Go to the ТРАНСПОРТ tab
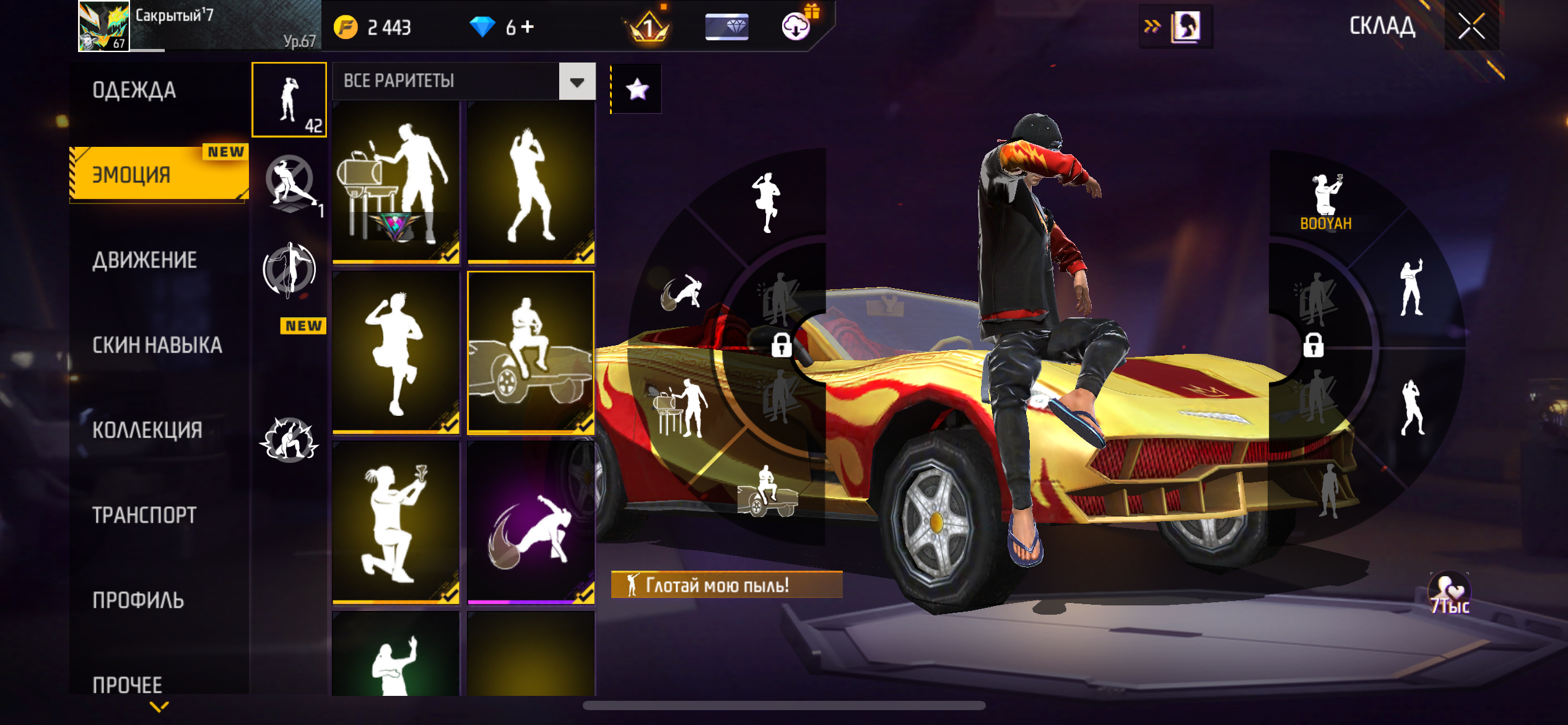 tap(144, 515)
